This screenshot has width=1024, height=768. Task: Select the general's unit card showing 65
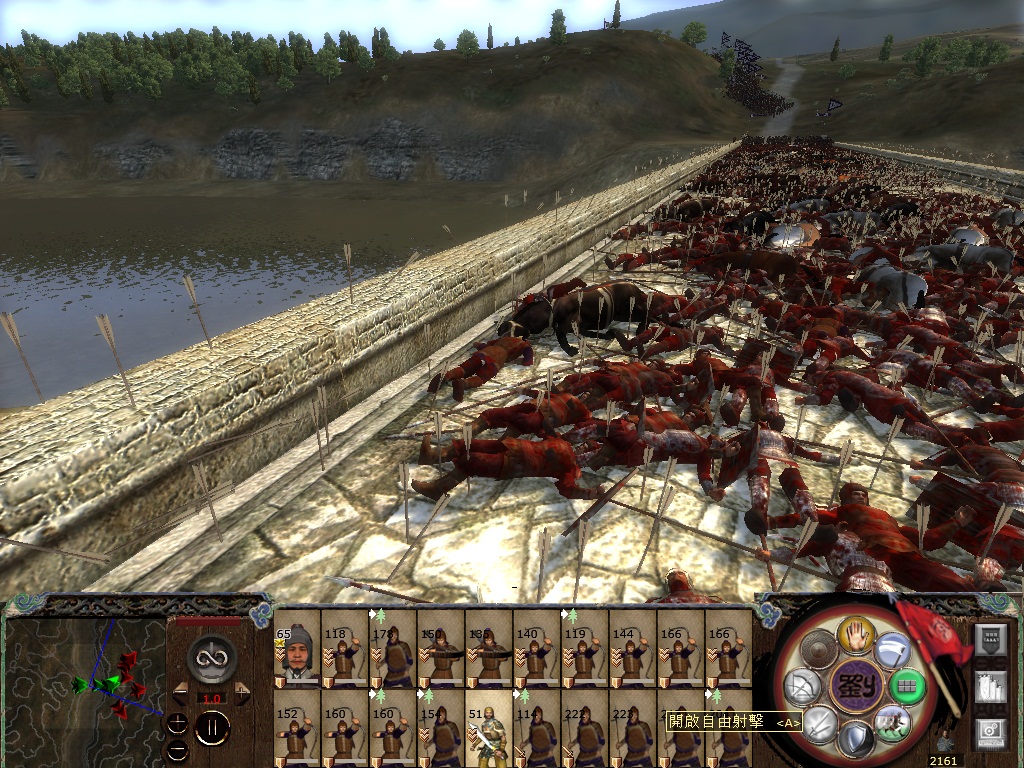[297, 648]
